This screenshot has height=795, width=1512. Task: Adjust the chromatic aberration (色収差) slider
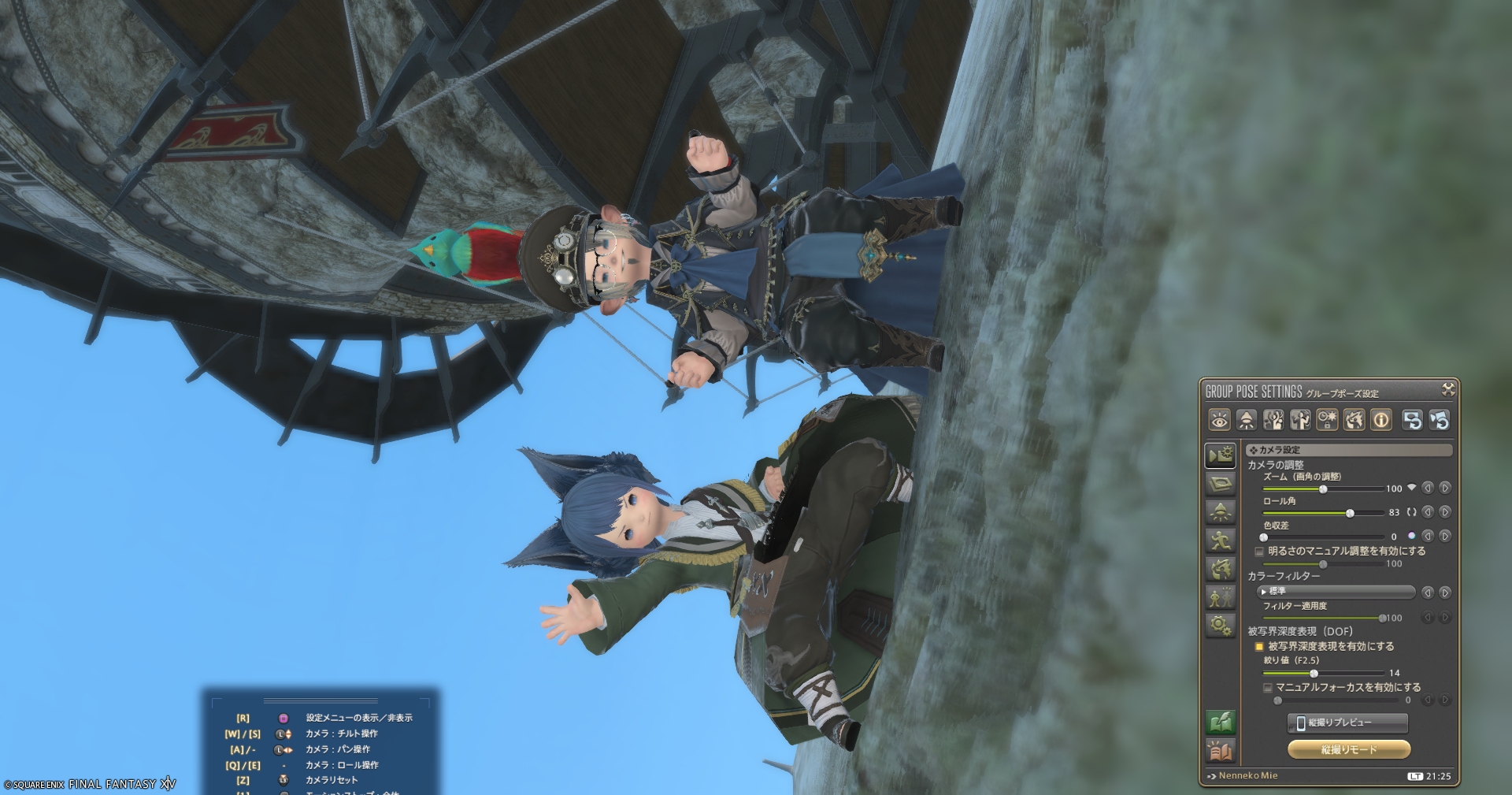click(1264, 537)
